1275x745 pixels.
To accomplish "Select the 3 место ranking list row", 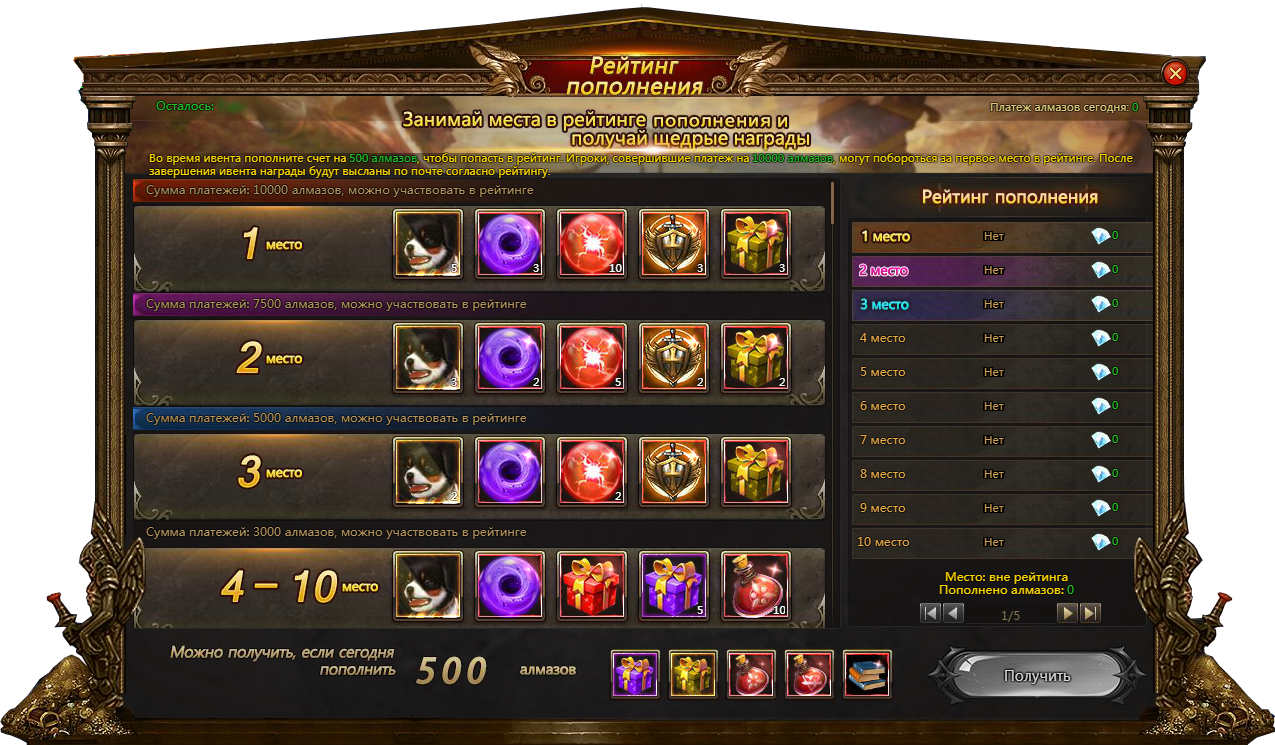I will [x=1000, y=305].
